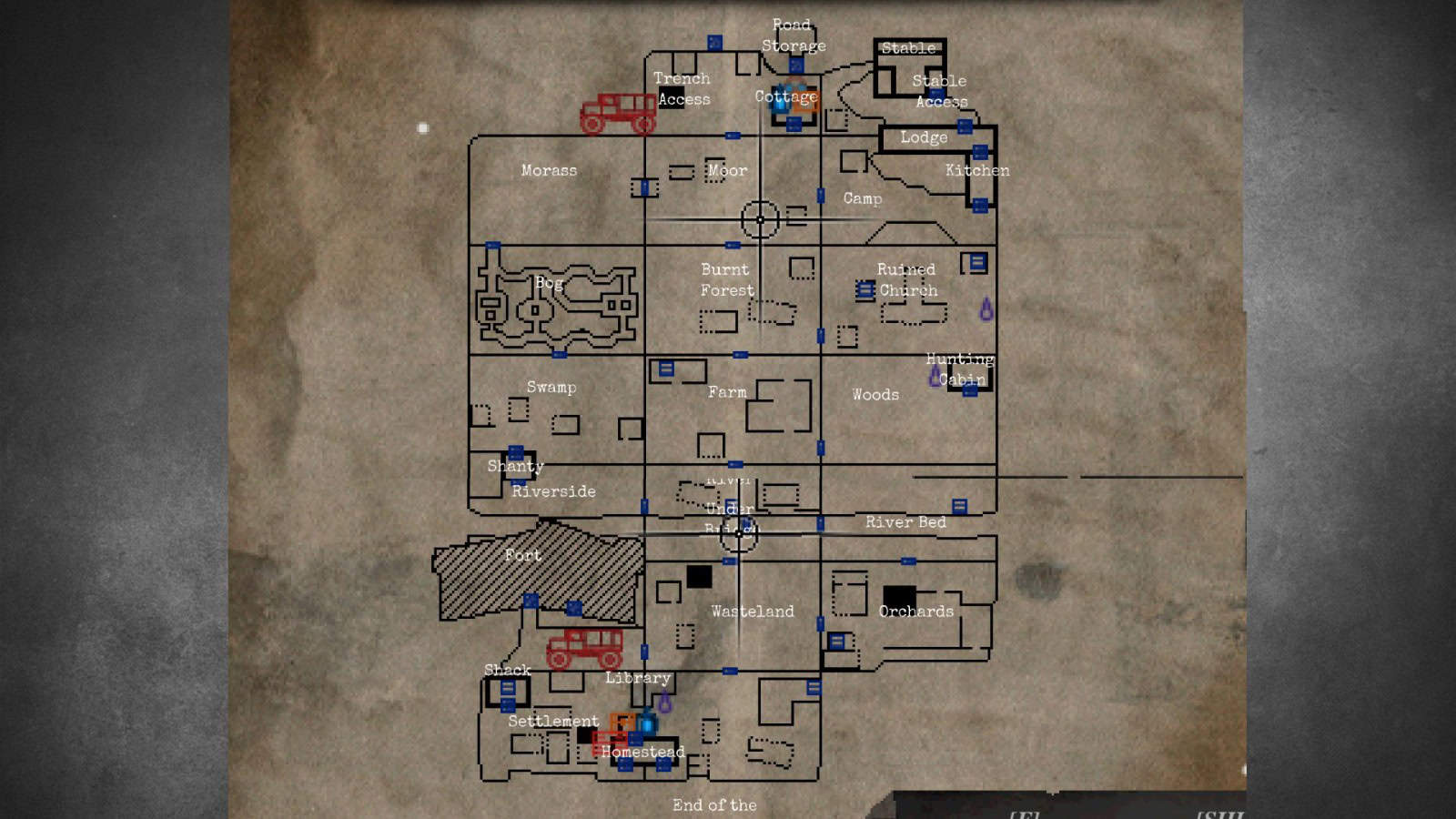Screen dimensions: 1456x819
Task: Select the glowing blue marker at Homestead
Action: pyautogui.click(x=647, y=724)
